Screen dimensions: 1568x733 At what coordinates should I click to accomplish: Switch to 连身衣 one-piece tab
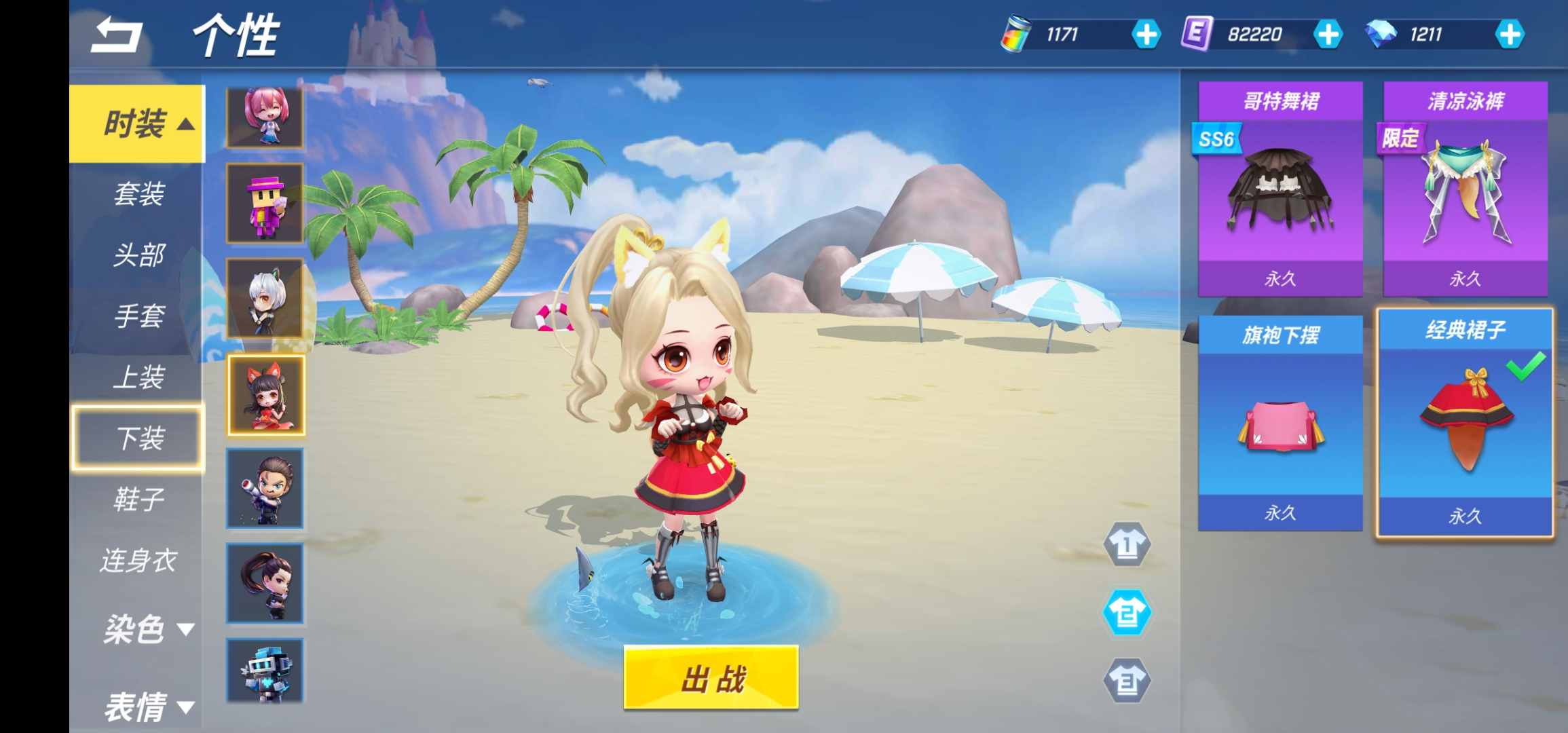138,561
